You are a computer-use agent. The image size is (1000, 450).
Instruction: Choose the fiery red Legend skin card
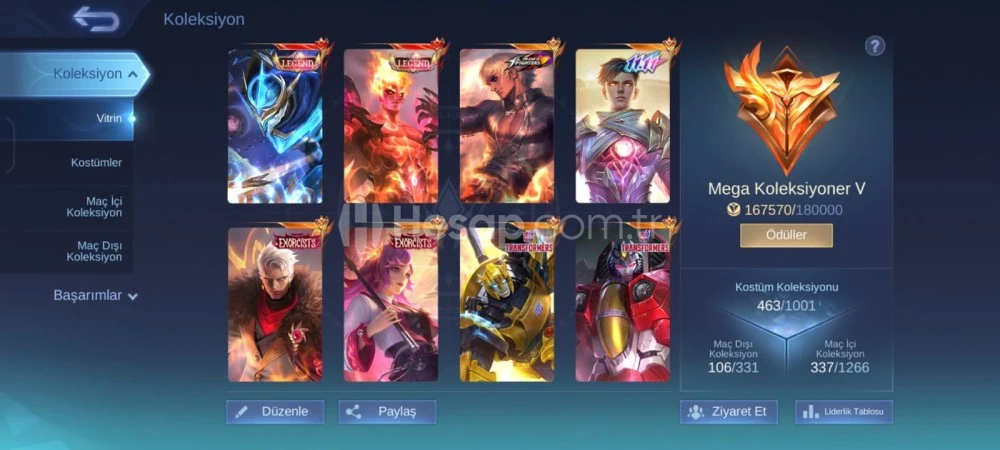coord(391,125)
